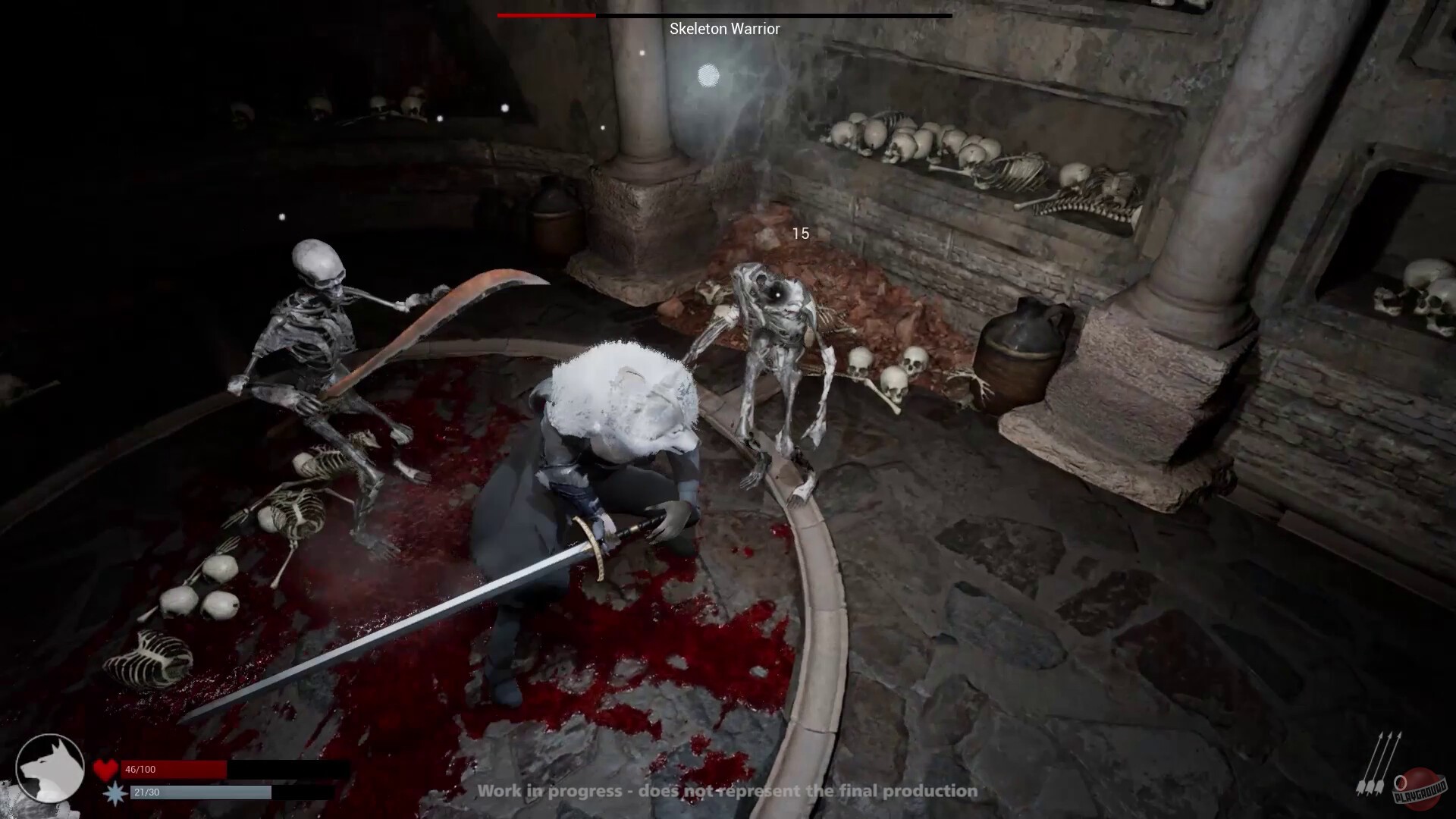The width and height of the screenshot is (1456, 819).
Task: Click the Playground studio logo
Action: click(1420, 786)
